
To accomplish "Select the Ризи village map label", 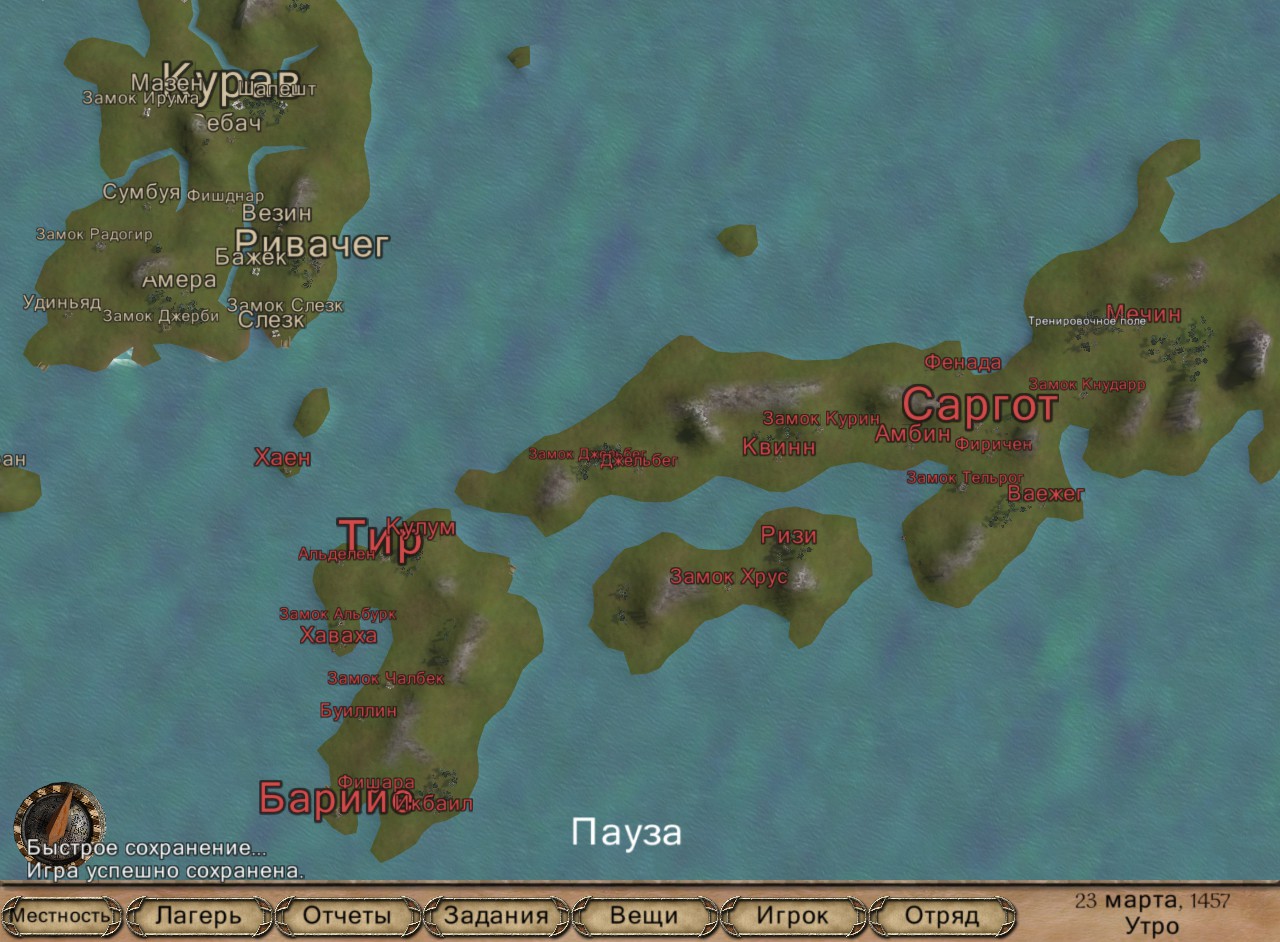I will coord(789,535).
